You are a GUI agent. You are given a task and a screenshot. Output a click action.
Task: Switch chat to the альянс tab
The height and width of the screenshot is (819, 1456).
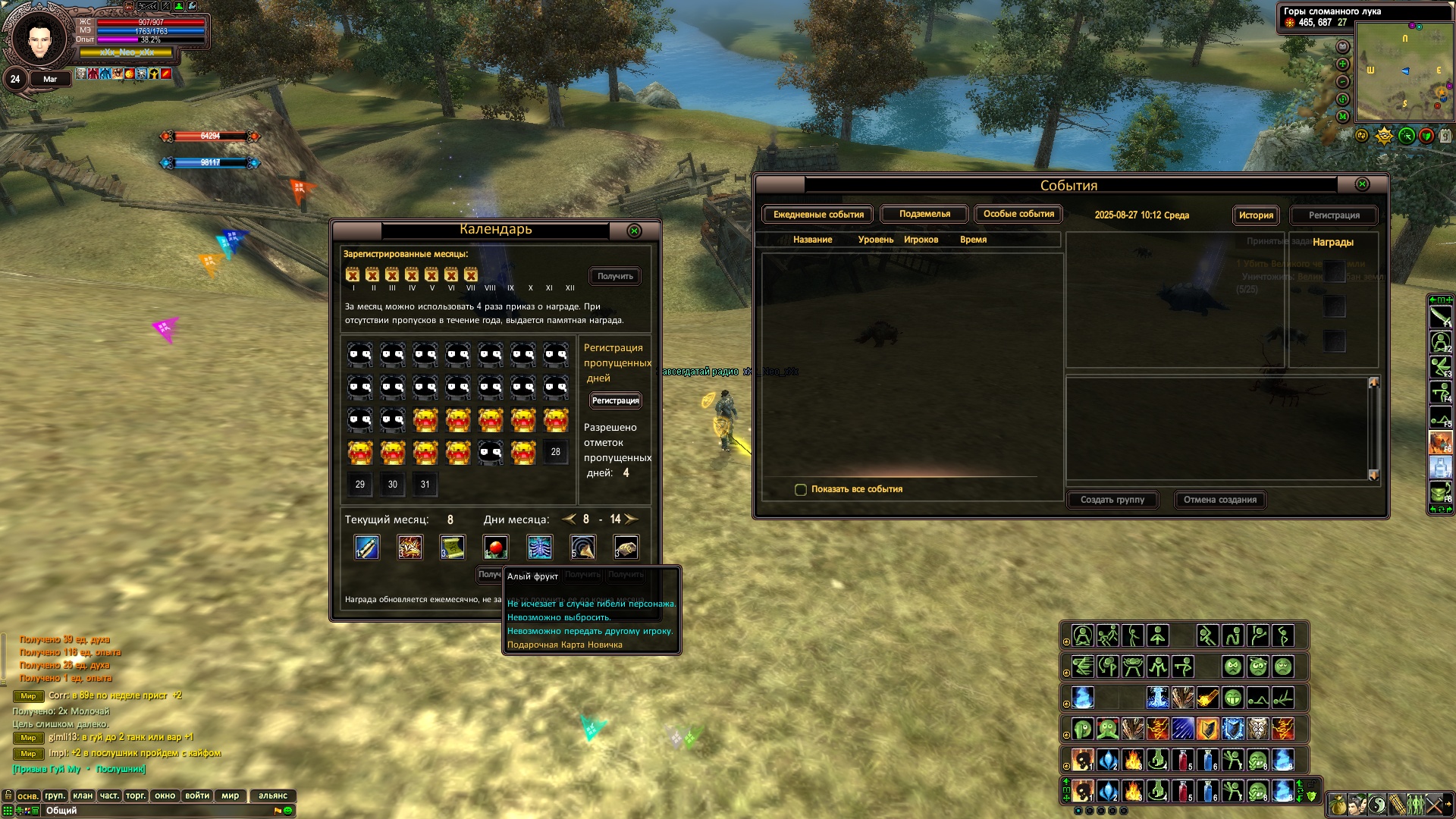click(x=273, y=795)
